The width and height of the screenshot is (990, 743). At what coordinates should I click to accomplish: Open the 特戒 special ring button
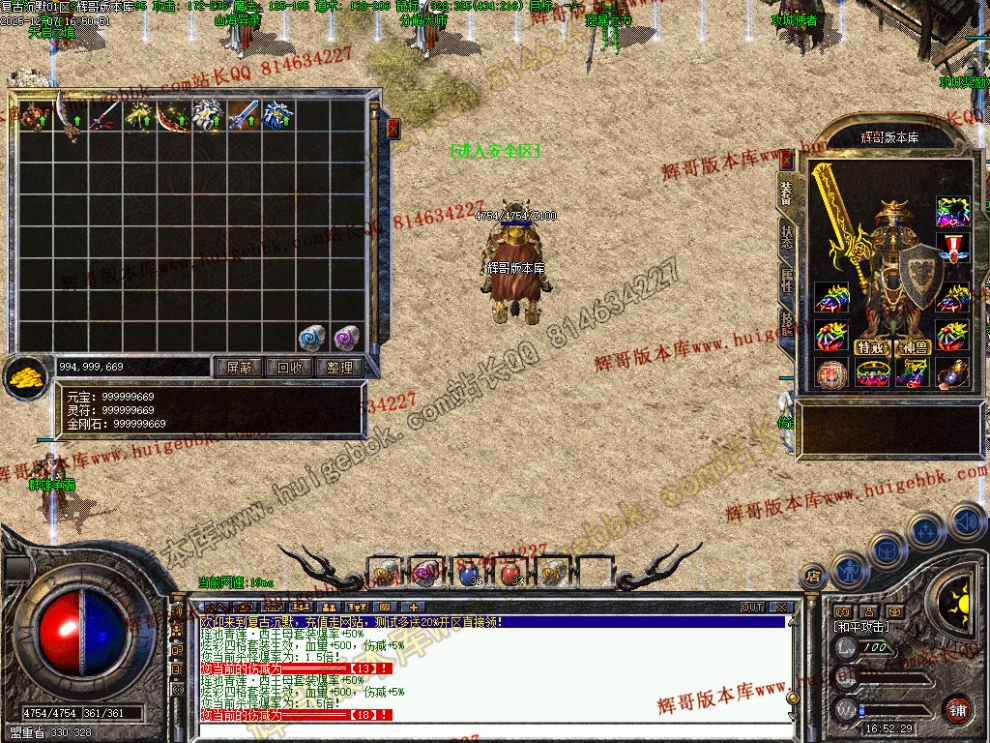(x=868, y=347)
